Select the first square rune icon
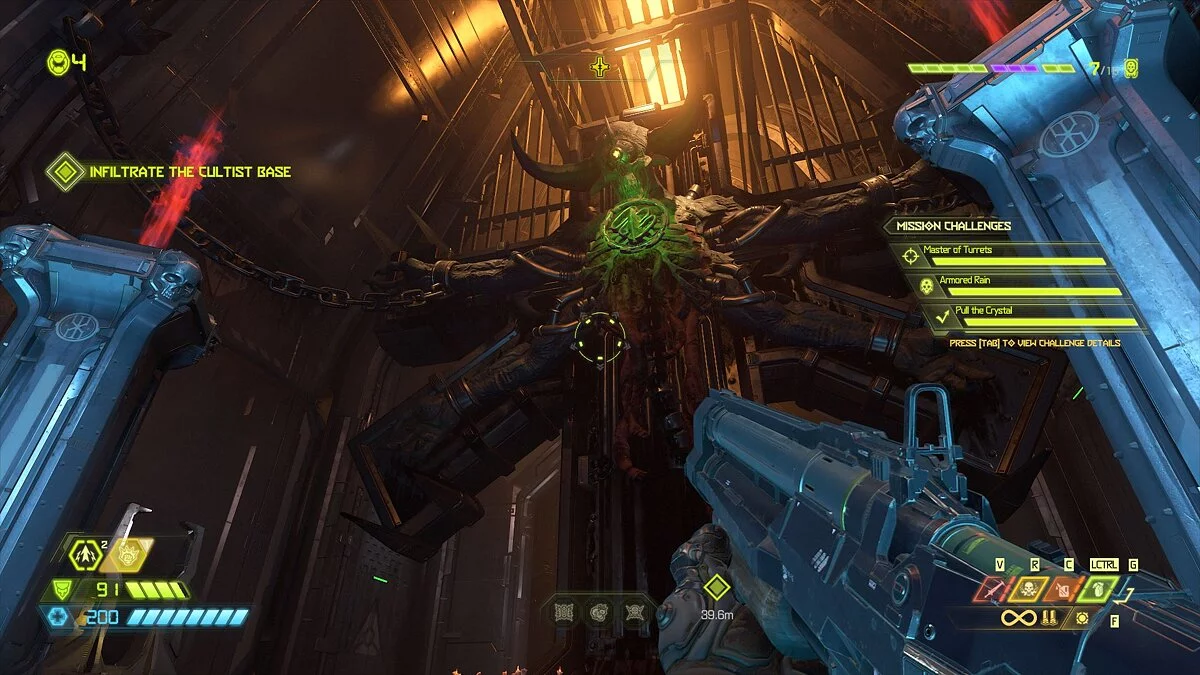This screenshot has height=675, width=1200. pyautogui.click(x=562, y=610)
